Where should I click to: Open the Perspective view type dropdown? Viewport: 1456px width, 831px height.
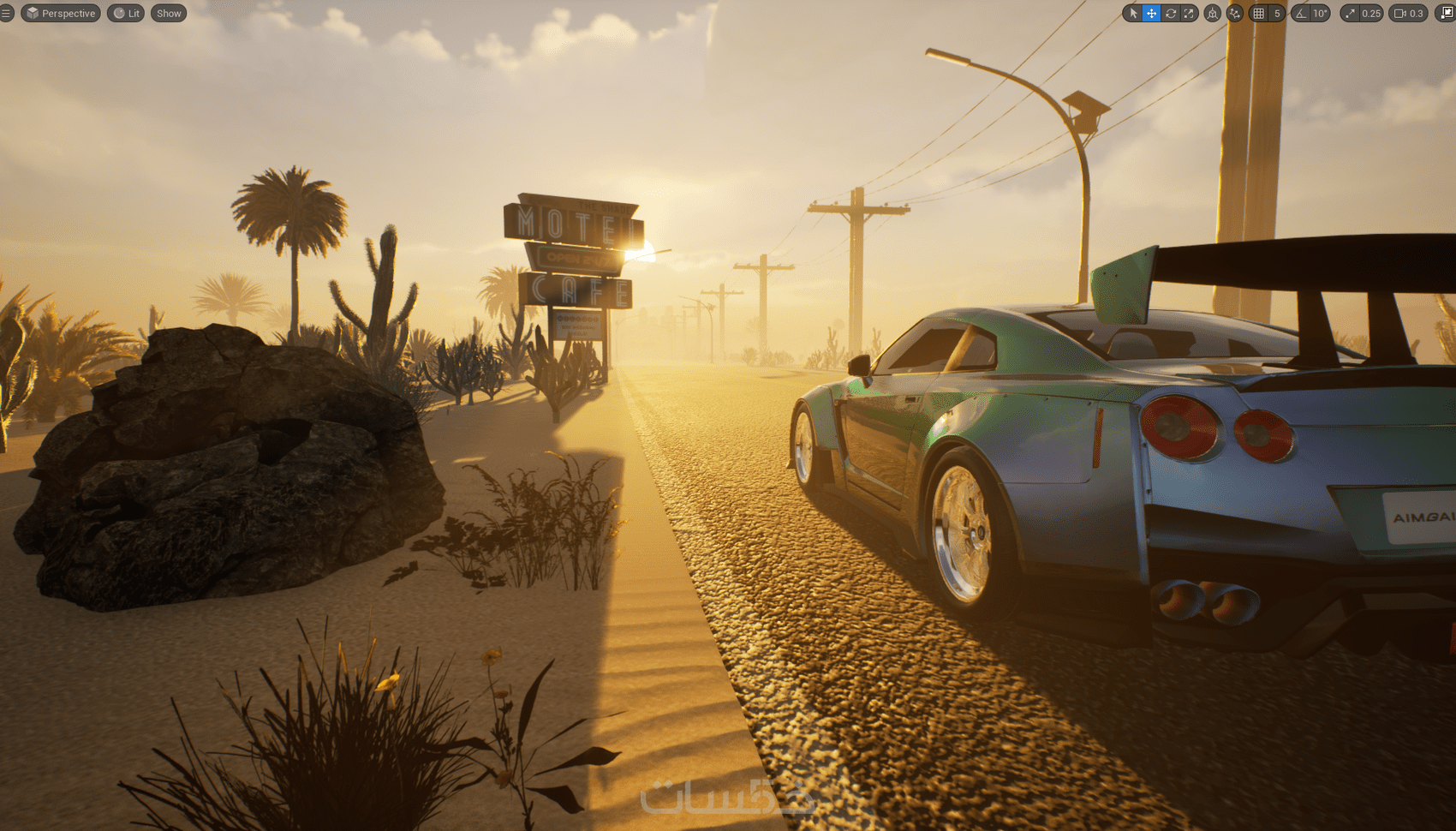coord(61,14)
